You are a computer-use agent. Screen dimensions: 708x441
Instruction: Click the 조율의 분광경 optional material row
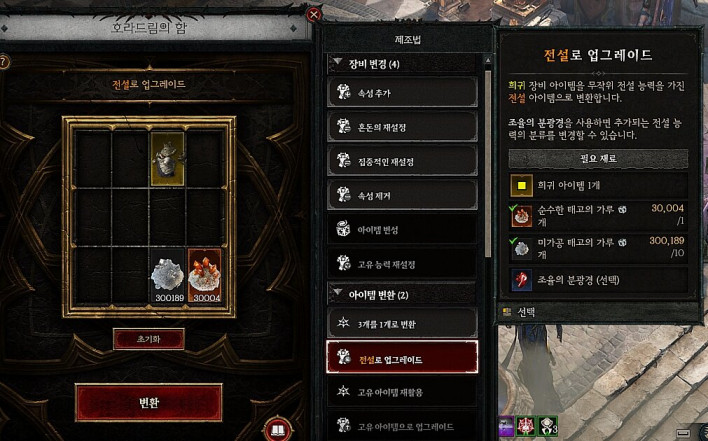tap(598, 279)
